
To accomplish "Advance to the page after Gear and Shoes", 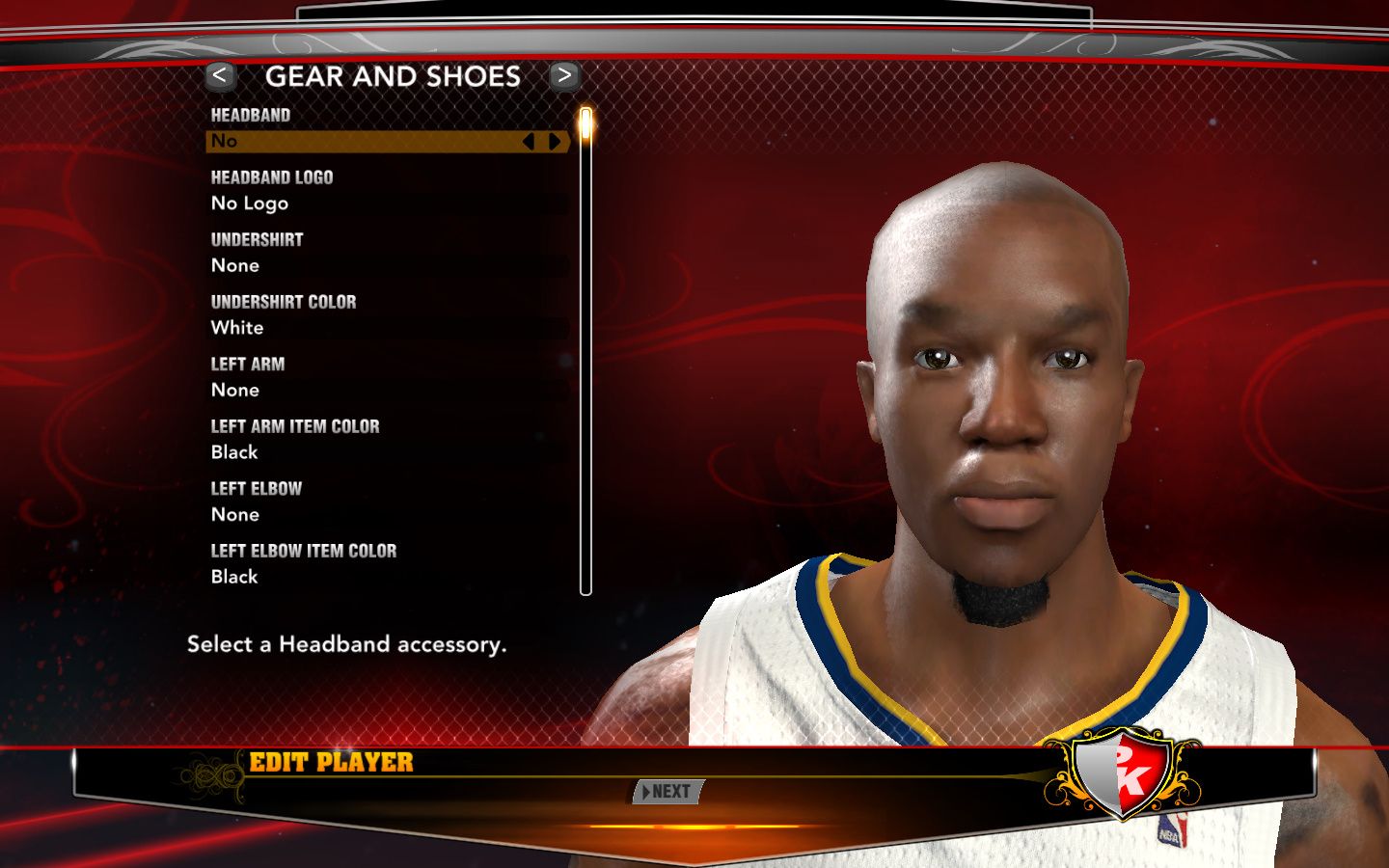I will 564,75.
